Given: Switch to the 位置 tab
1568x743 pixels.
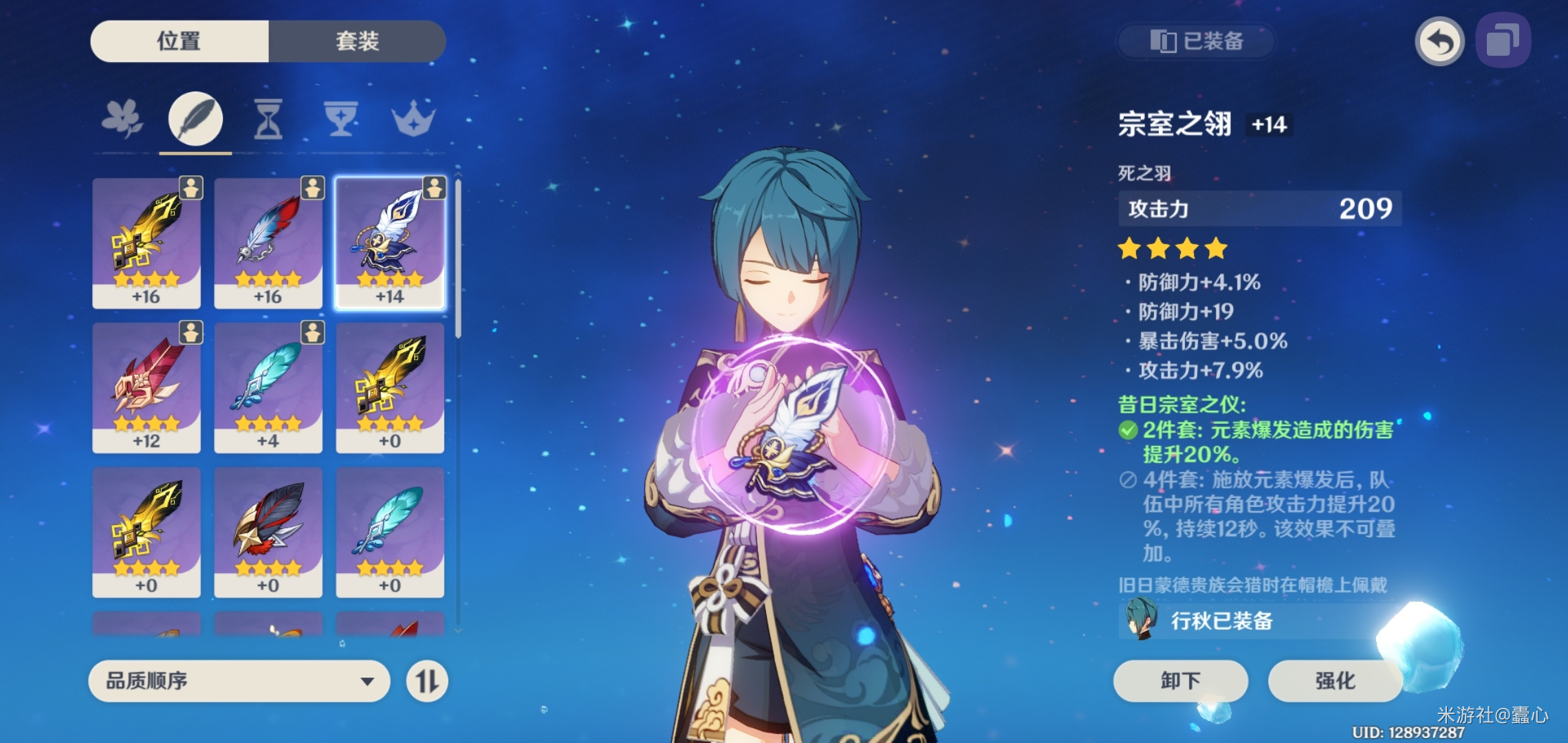Looking at the screenshot, I should (179, 41).
